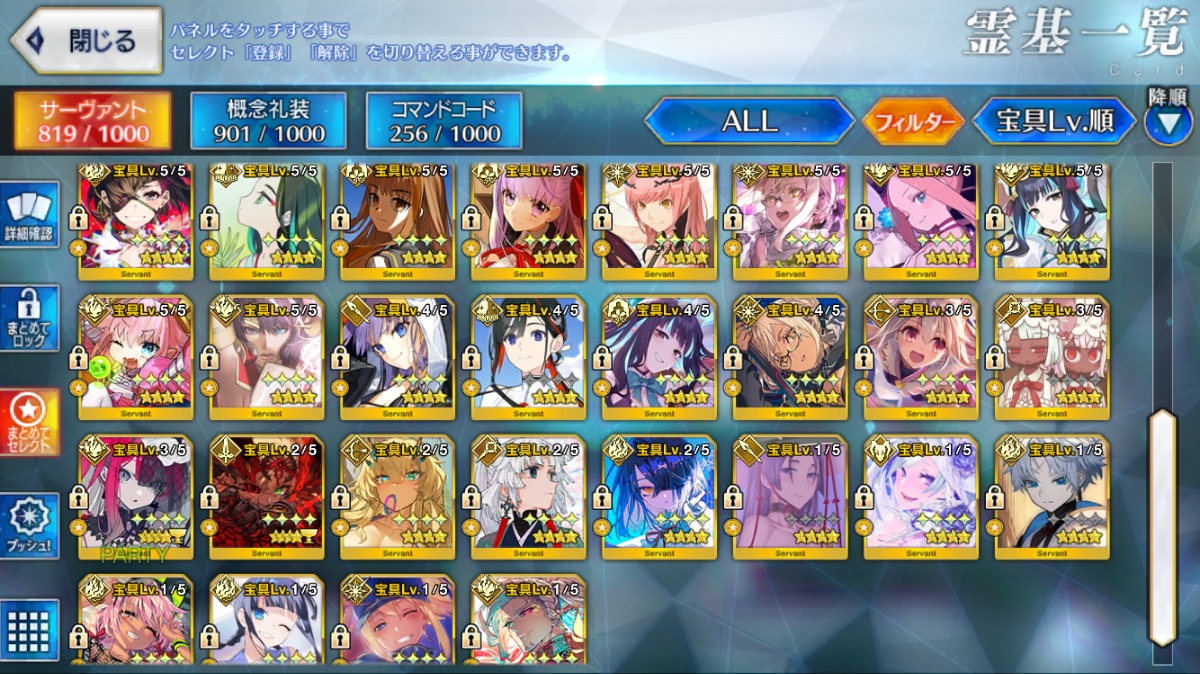Choose the black-haired servant with red streak

point(528,357)
